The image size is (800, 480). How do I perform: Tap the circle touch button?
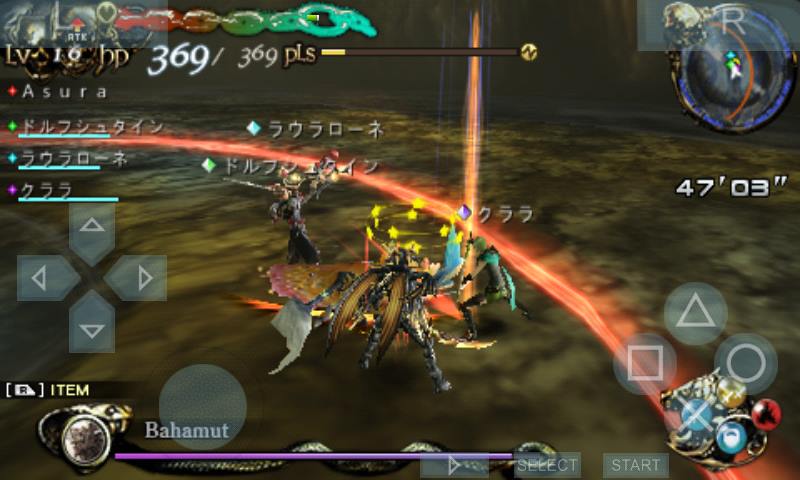746,363
